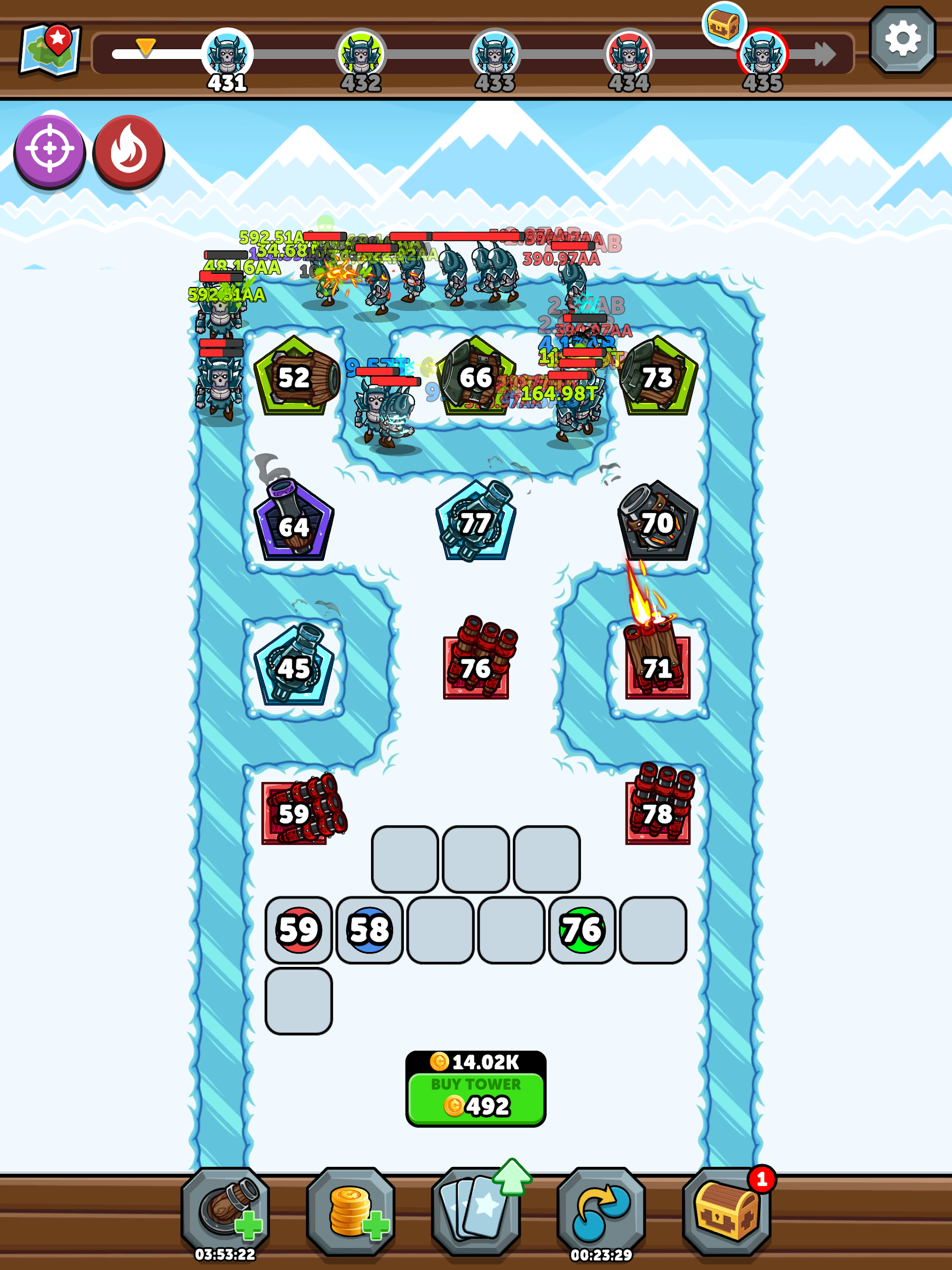Pick the green 76 orb slot
This screenshot has height=1270, width=952.
[x=581, y=930]
